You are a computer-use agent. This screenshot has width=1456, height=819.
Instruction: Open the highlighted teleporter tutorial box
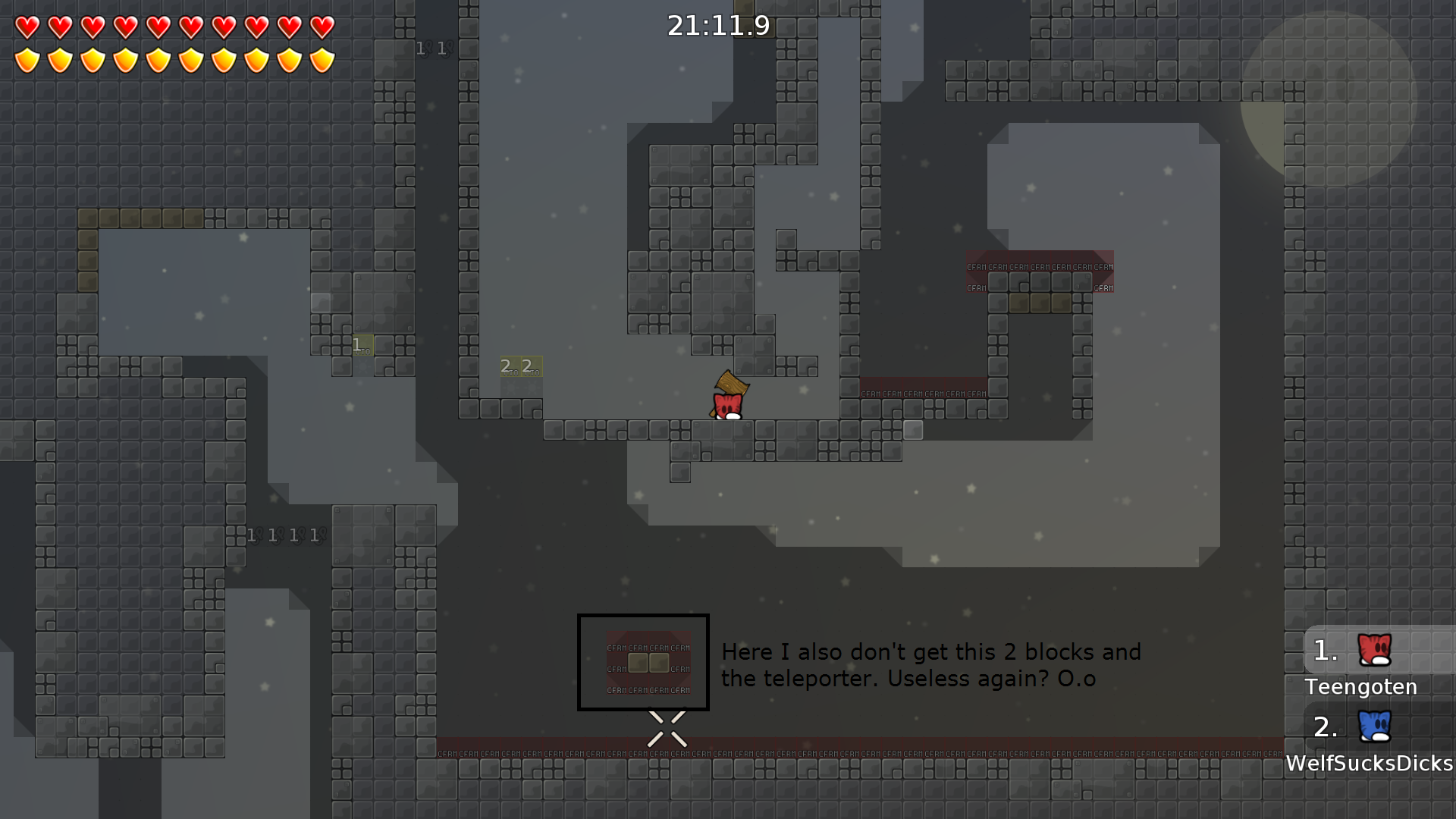point(643,663)
